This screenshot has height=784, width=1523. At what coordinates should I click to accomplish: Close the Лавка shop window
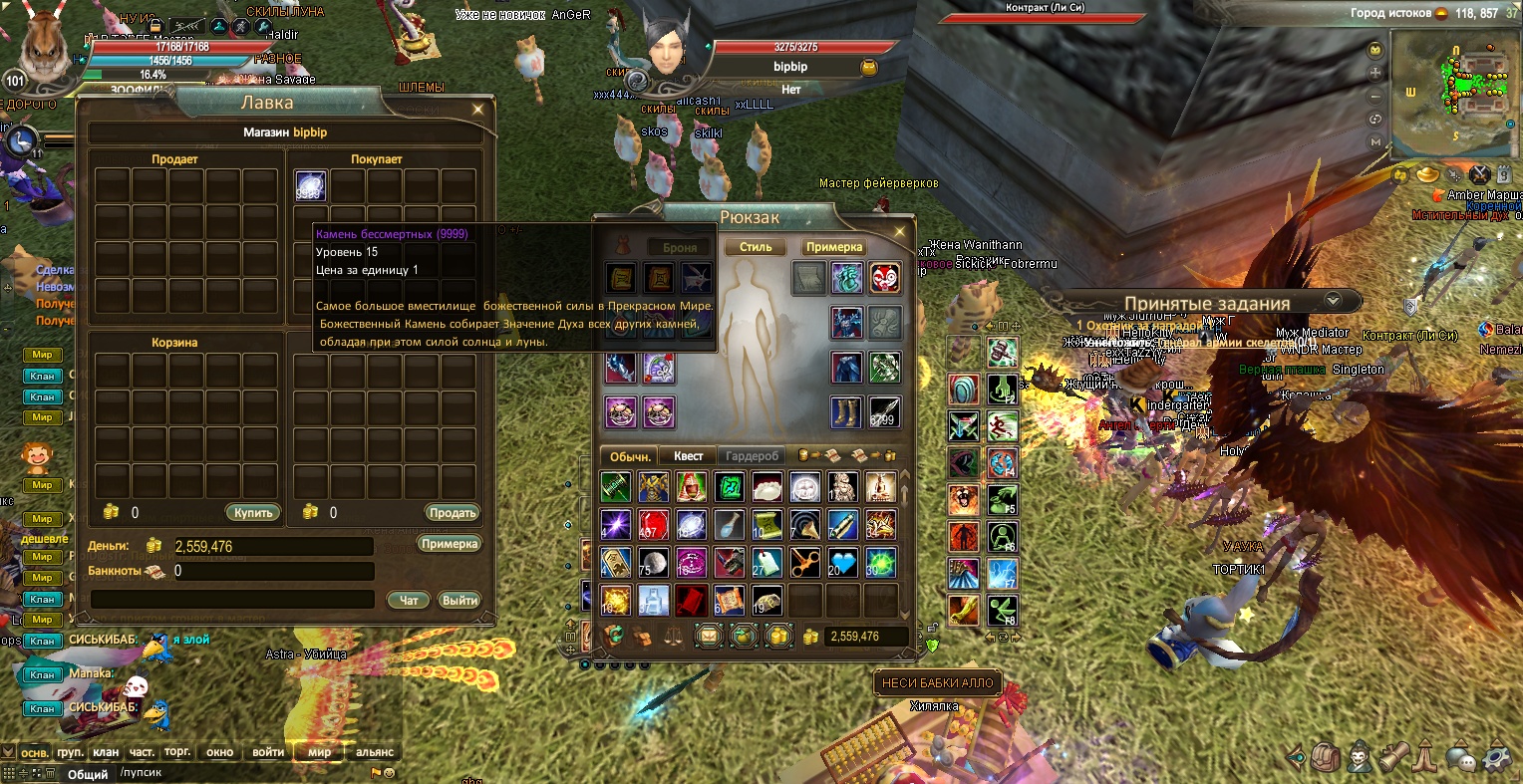coord(478,109)
